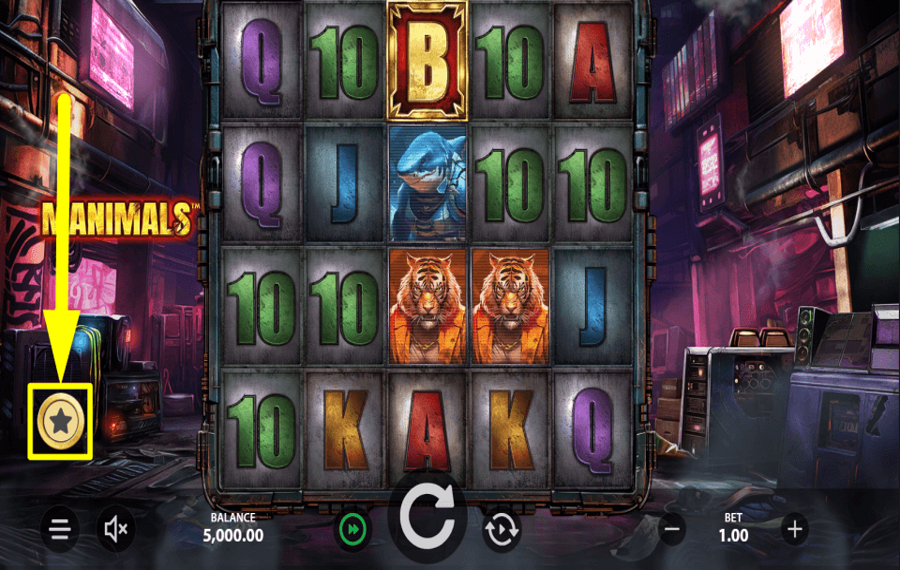Toggle the muted sound speaker icon
This screenshot has width=900, height=570.
click(x=117, y=529)
